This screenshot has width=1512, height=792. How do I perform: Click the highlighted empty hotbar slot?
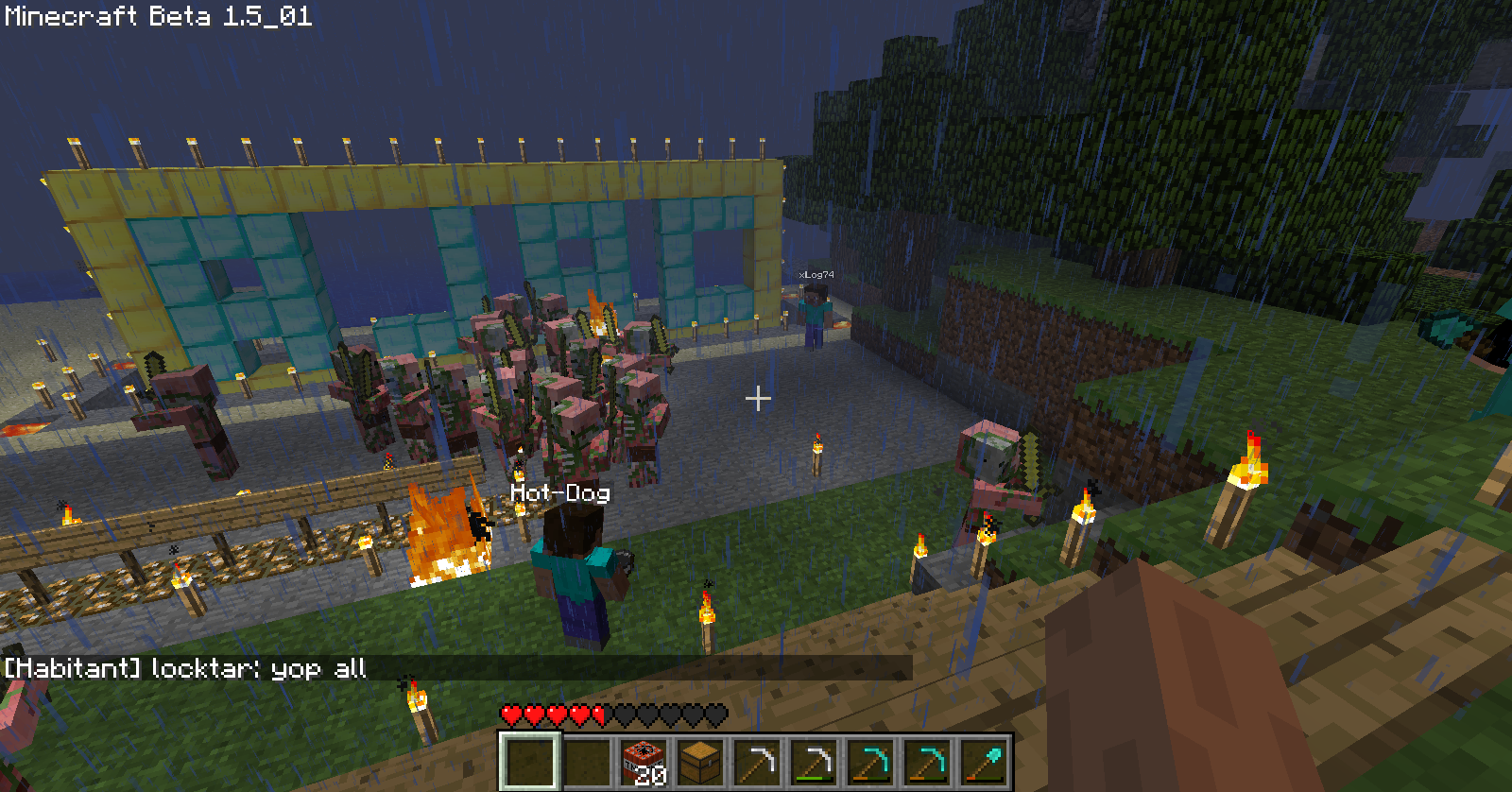pyautogui.click(x=529, y=762)
